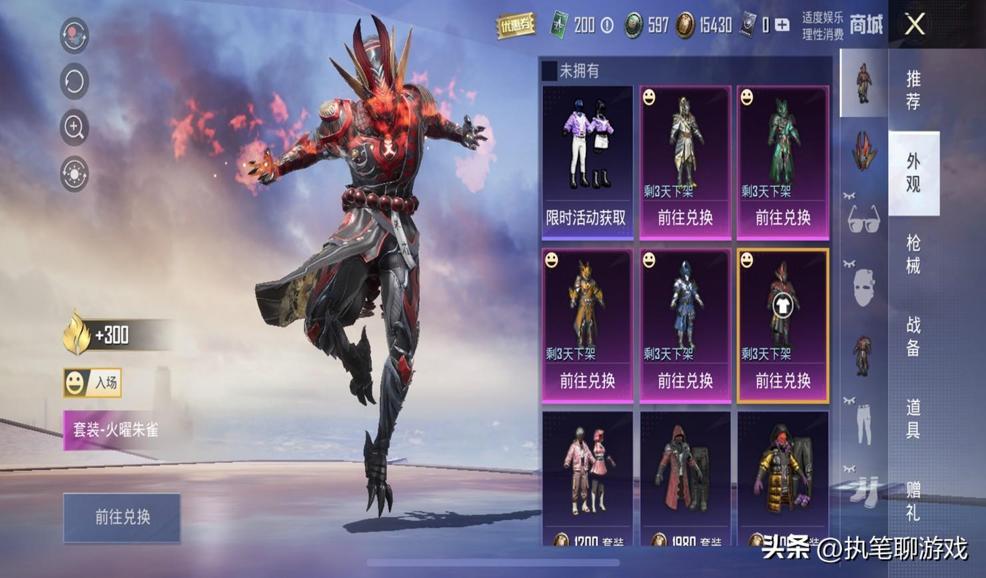The height and width of the screenshot is (578, 986).
Task: Open the 枪械 shop tab
Action: point(913,252)
